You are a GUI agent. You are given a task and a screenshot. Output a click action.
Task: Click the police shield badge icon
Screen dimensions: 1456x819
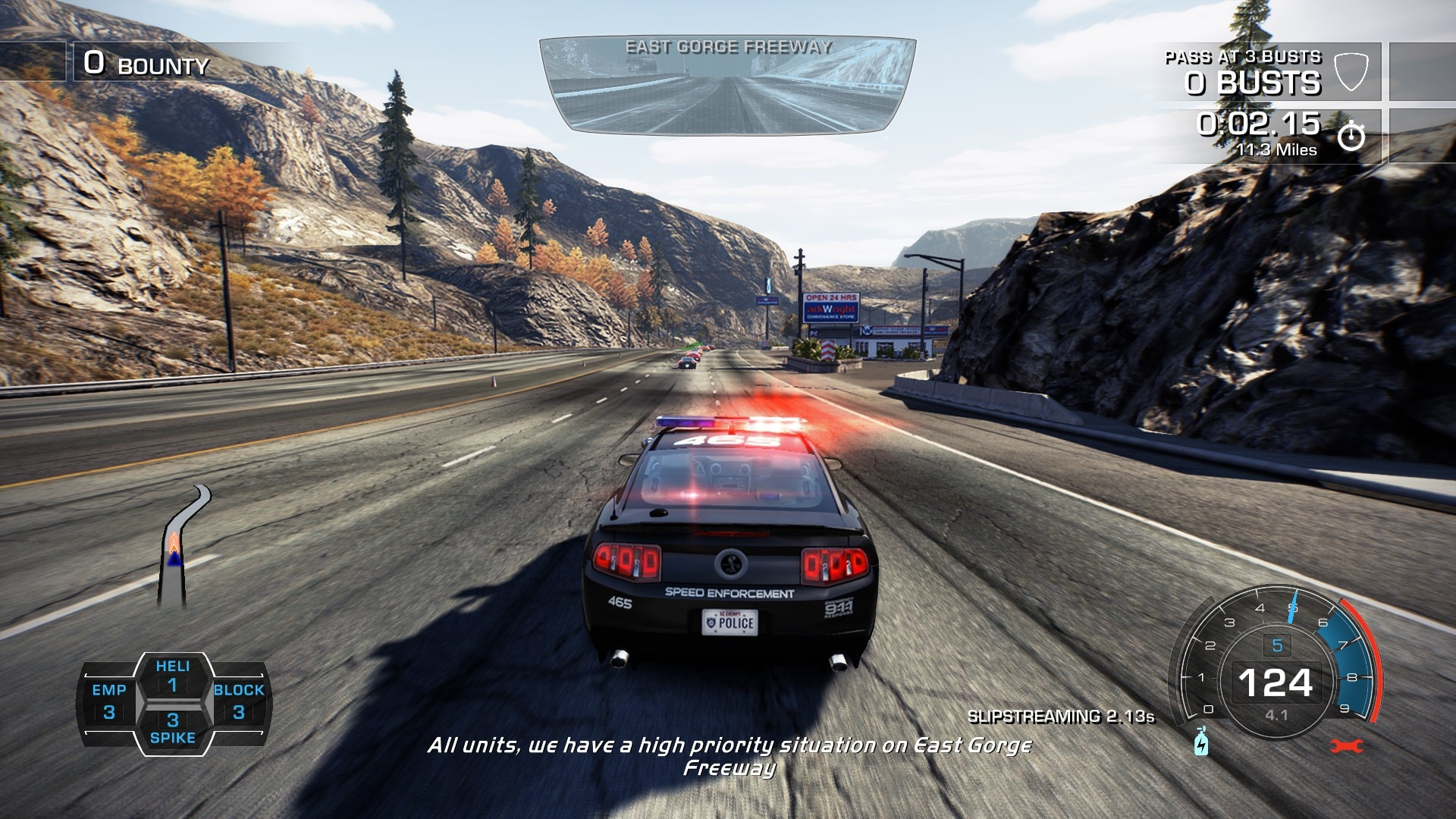click(1351, 72)
